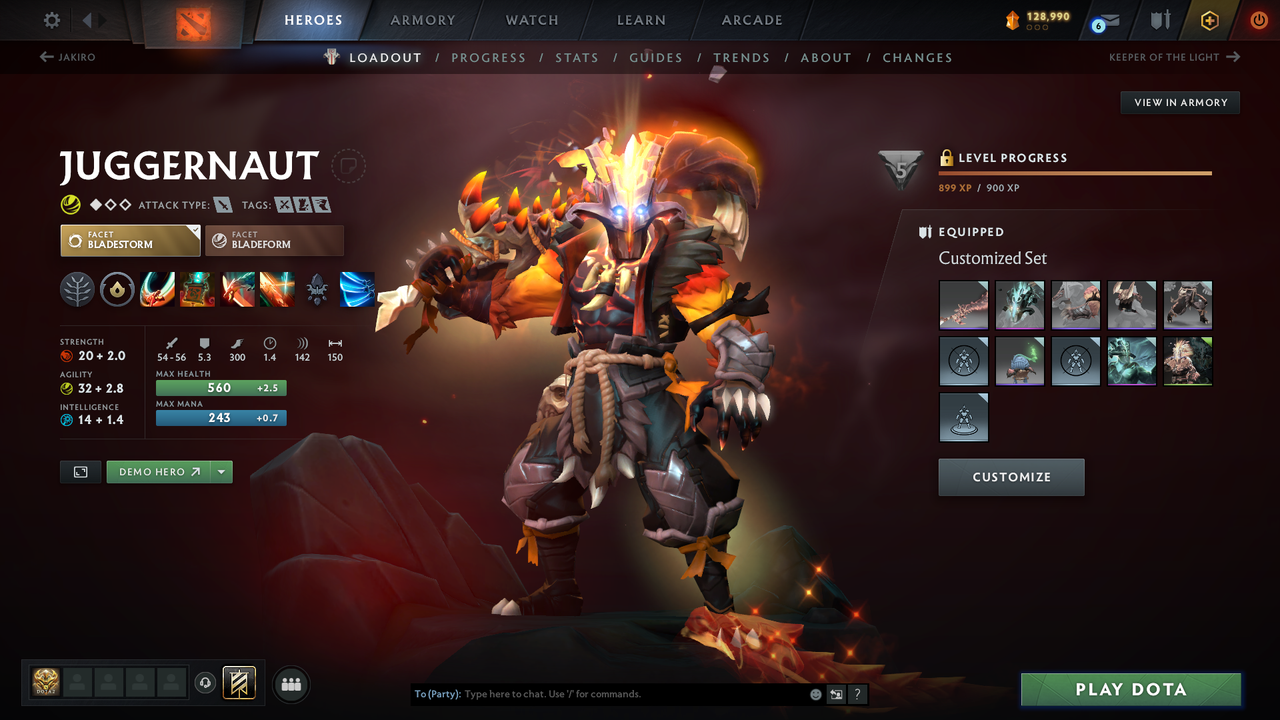Click the XP level progress bar
The image size is (1280, 720).
[1075, 172]
